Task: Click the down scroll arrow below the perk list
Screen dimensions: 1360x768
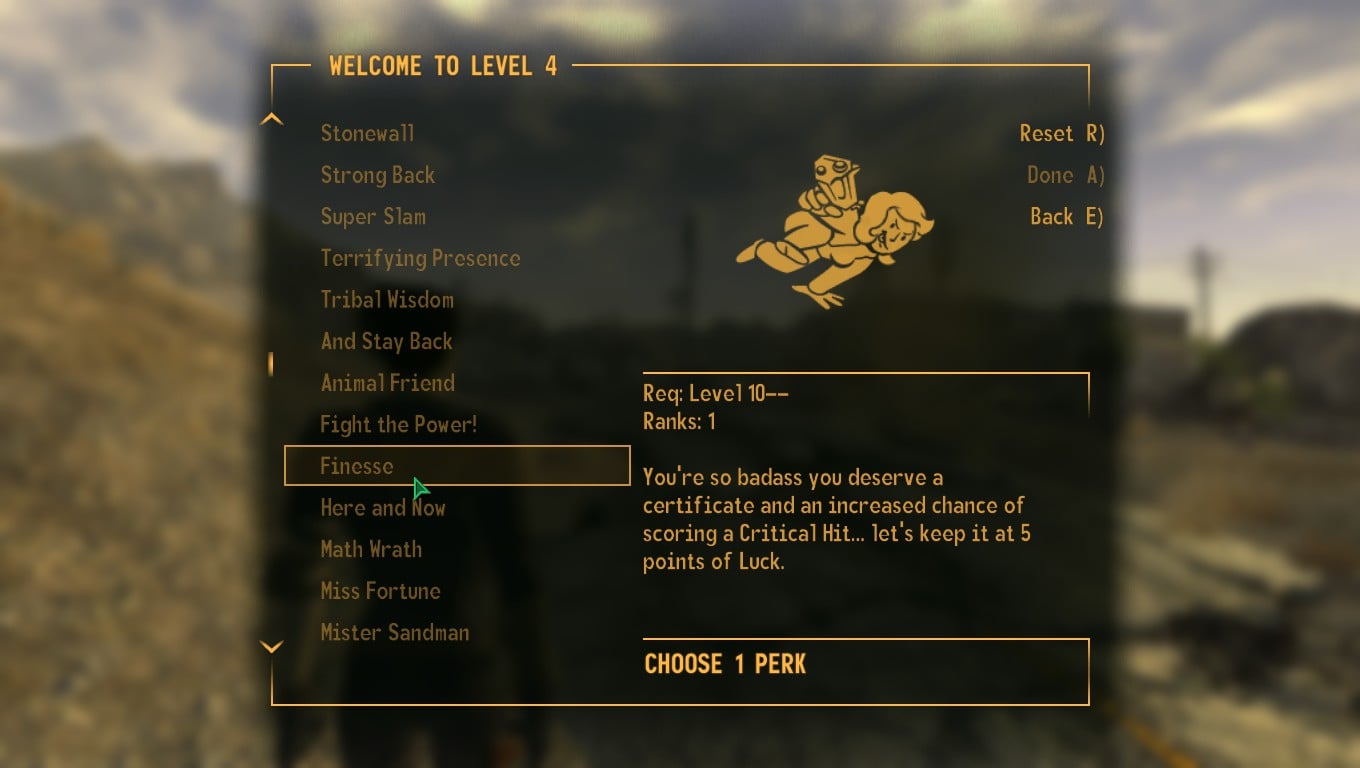Action: coord(271,647)
